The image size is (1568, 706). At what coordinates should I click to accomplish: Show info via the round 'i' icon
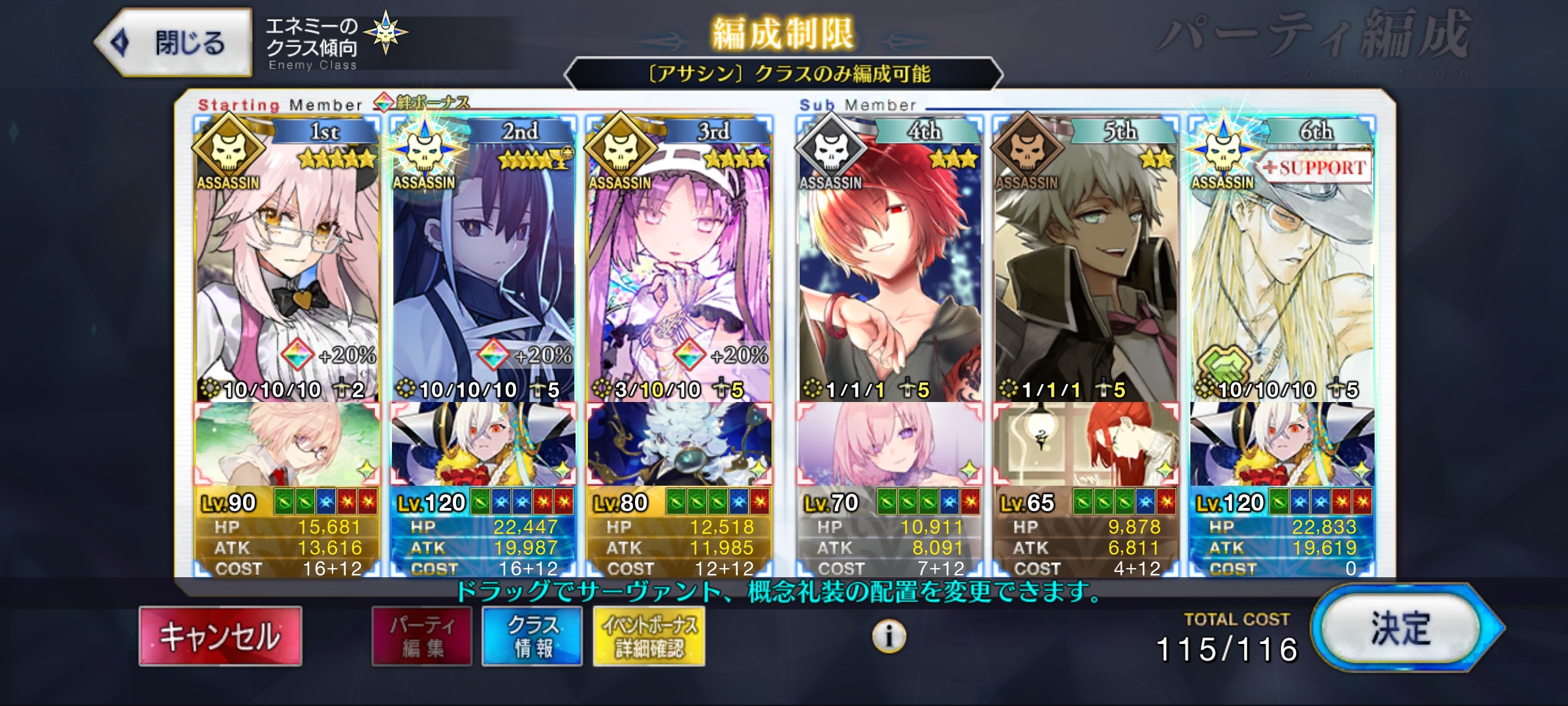[x=889, y=635]
